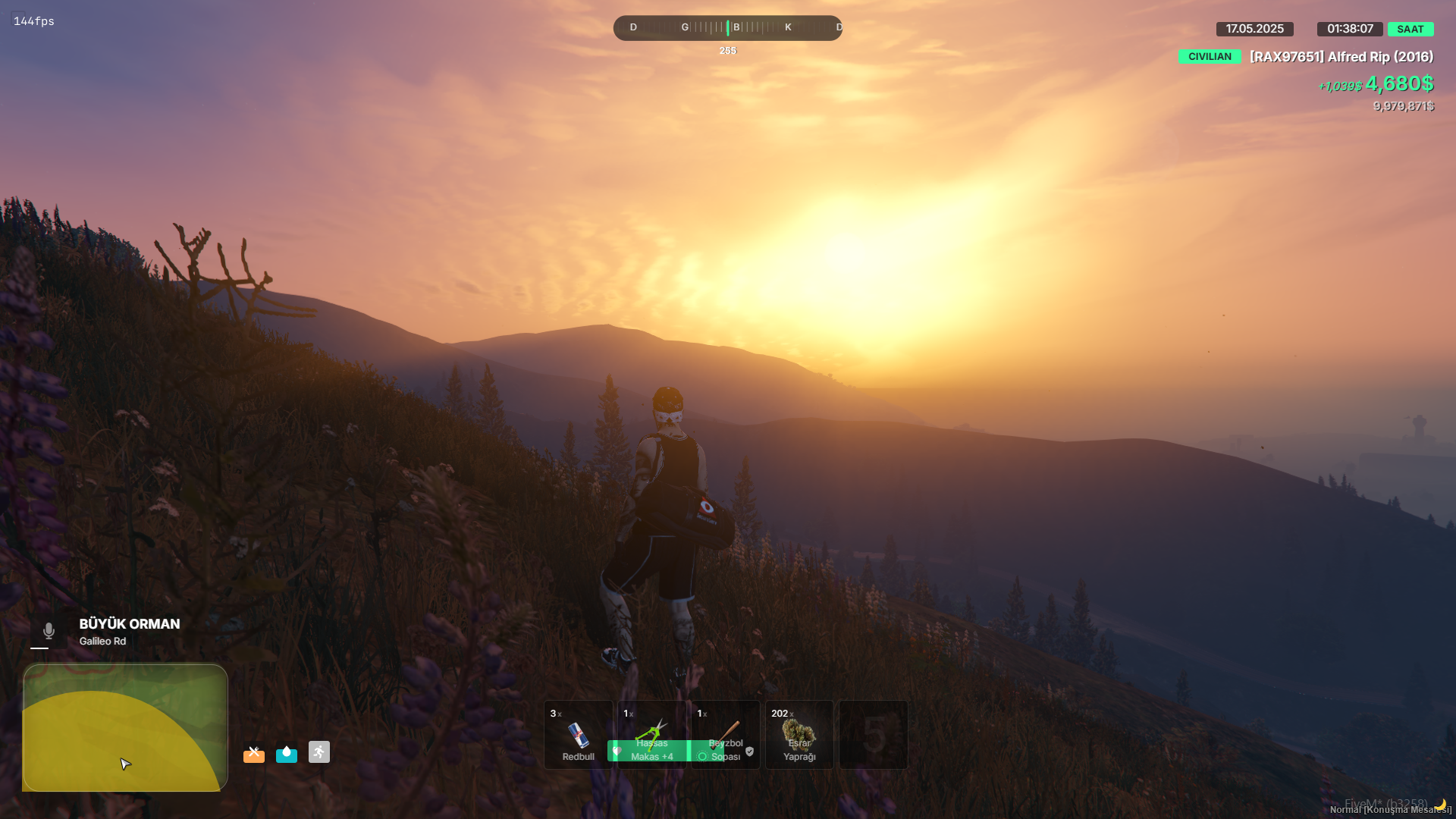Open the minimap
Viewport: 1456px width, 819px height.
(125, 728)
